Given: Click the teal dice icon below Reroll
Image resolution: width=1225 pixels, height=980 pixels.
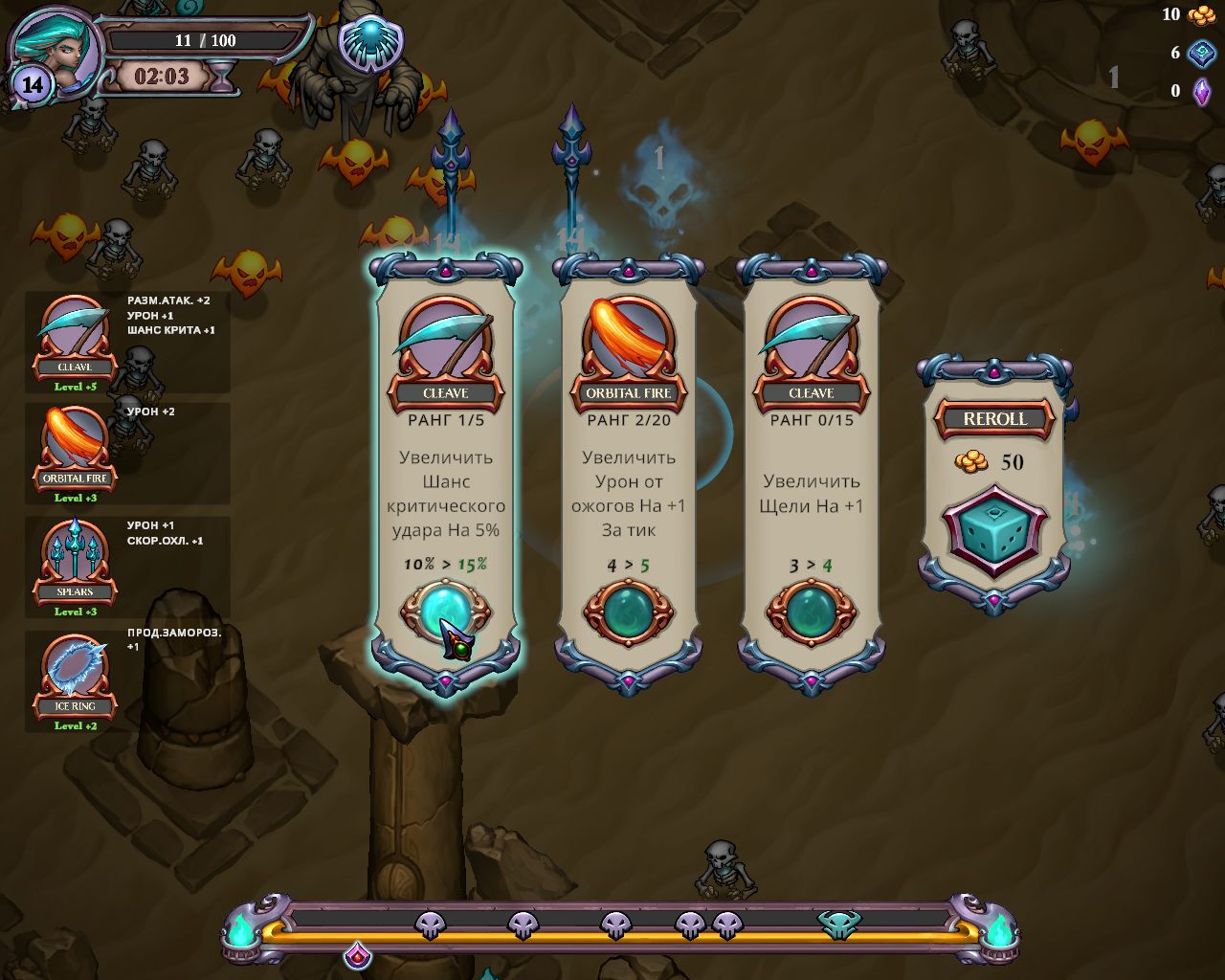Looking at the screenshot, I should click(993, 529).
